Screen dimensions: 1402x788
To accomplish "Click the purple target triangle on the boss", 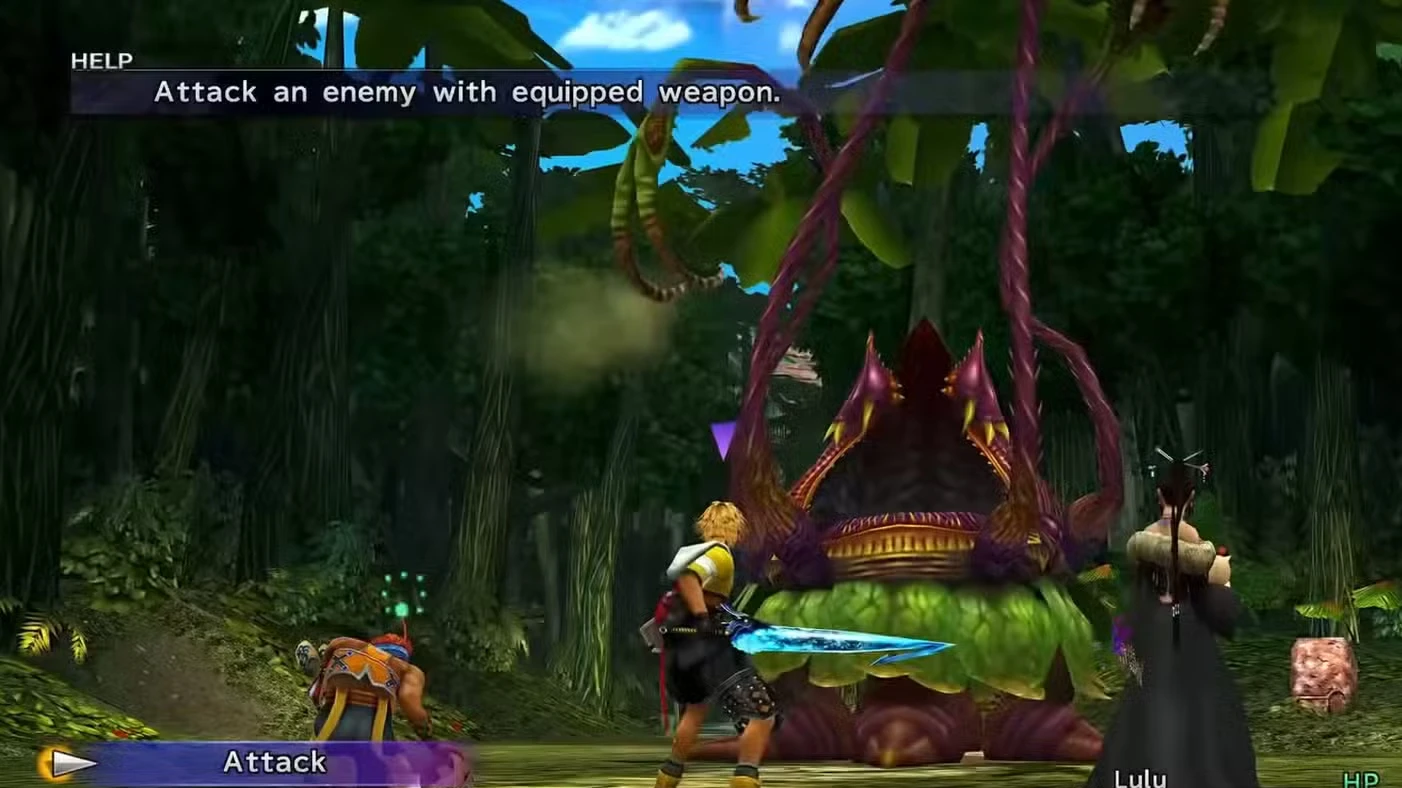I will (724, 437).
